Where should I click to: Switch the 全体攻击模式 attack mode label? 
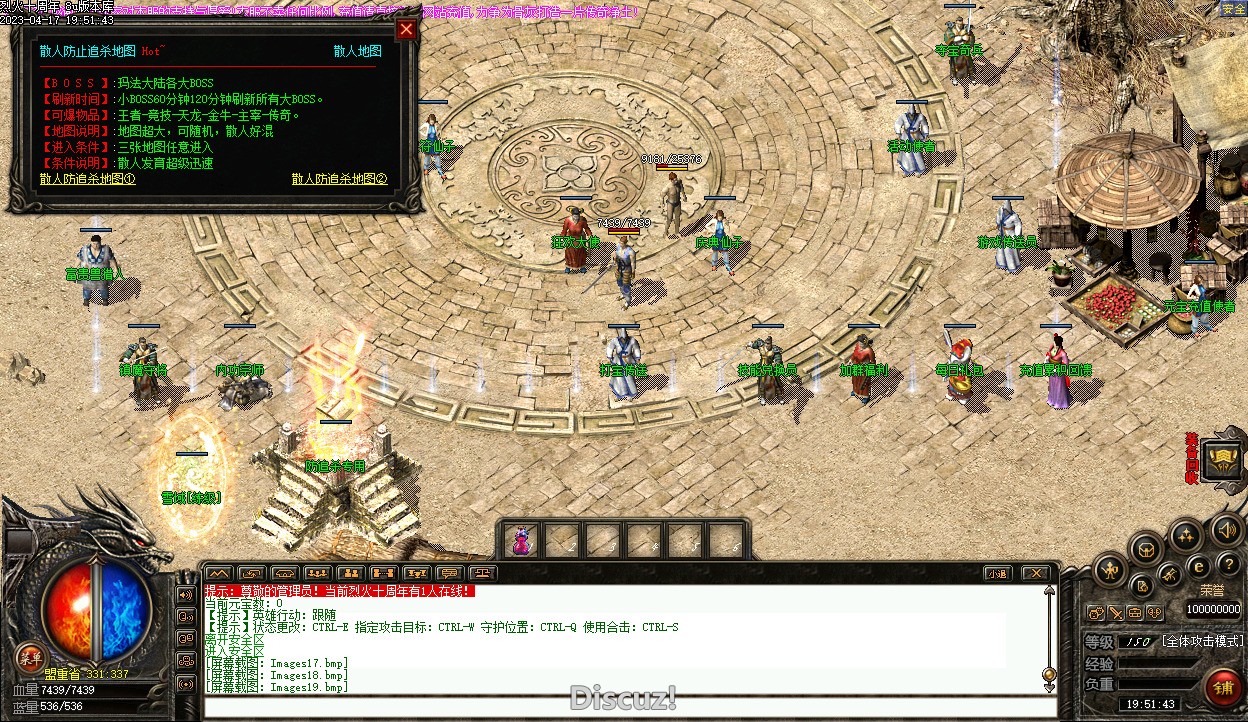(1202, 641)
